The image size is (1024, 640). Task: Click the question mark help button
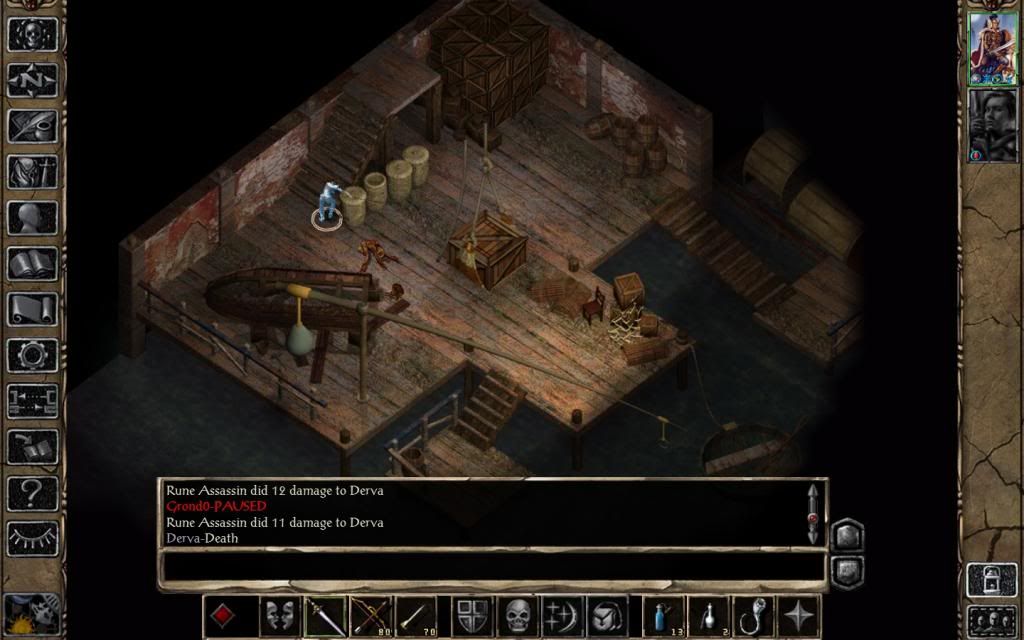32,492
